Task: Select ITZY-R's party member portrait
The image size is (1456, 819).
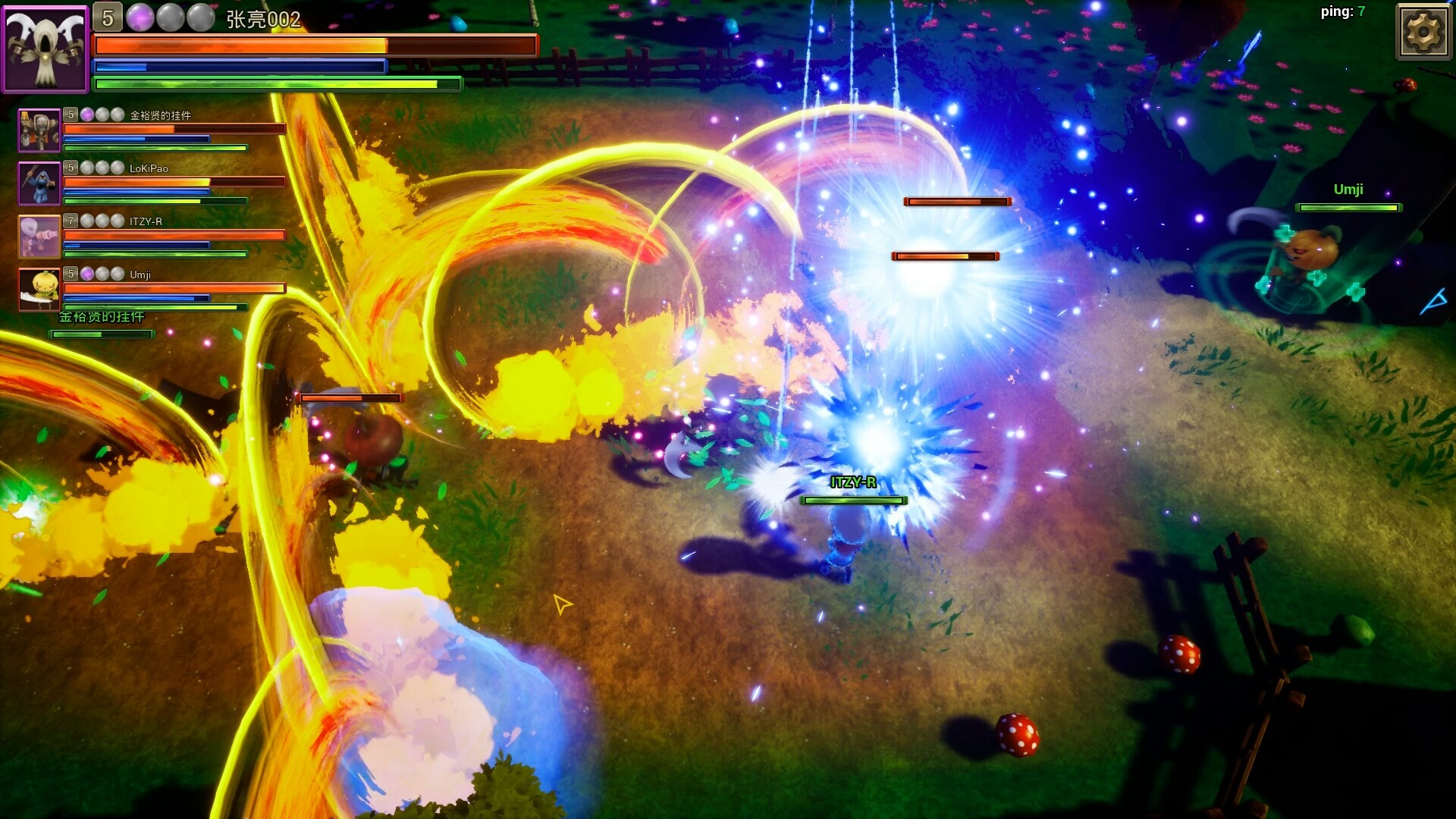Action: tap(39, 236)
